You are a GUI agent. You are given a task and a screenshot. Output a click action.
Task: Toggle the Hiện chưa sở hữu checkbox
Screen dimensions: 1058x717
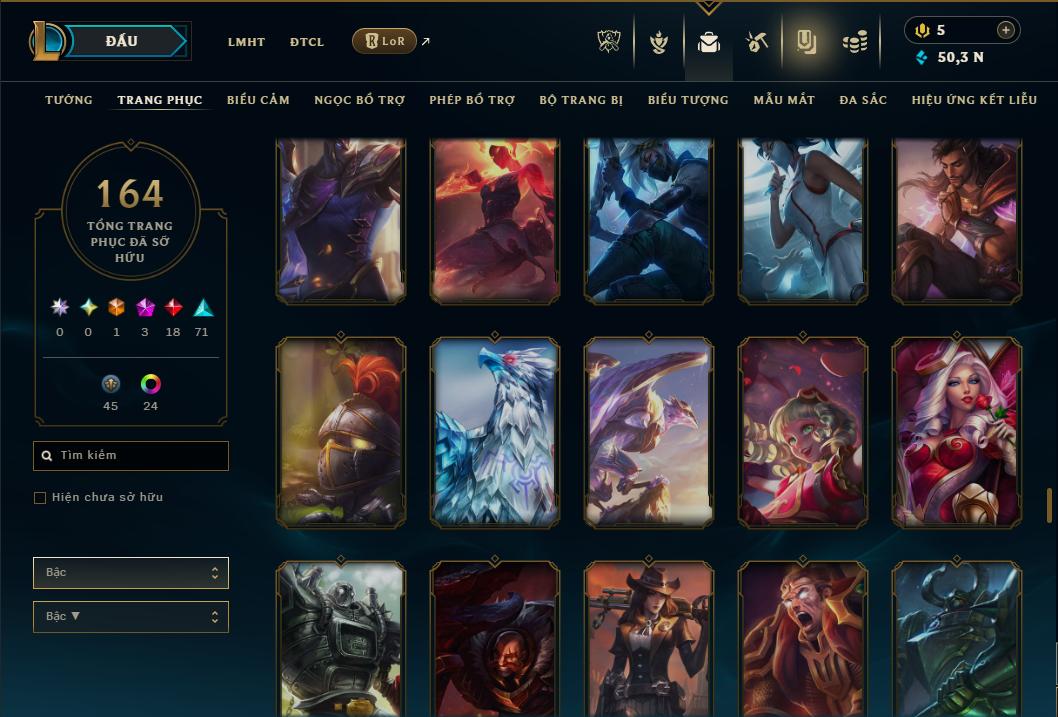tap(40, 498)
